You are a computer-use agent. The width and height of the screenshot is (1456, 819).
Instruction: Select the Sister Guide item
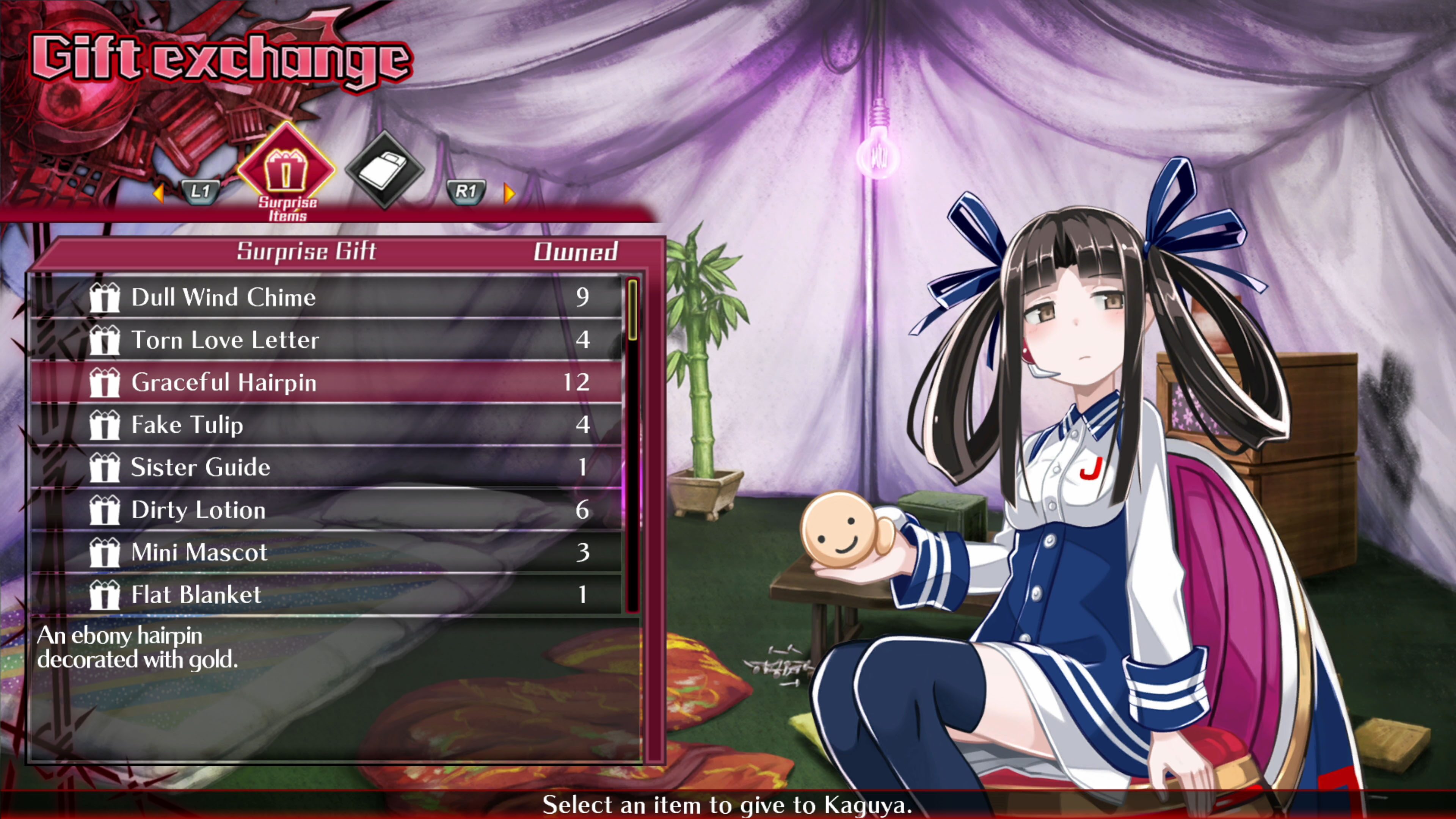pyautogui.click(x=328, y=467)
